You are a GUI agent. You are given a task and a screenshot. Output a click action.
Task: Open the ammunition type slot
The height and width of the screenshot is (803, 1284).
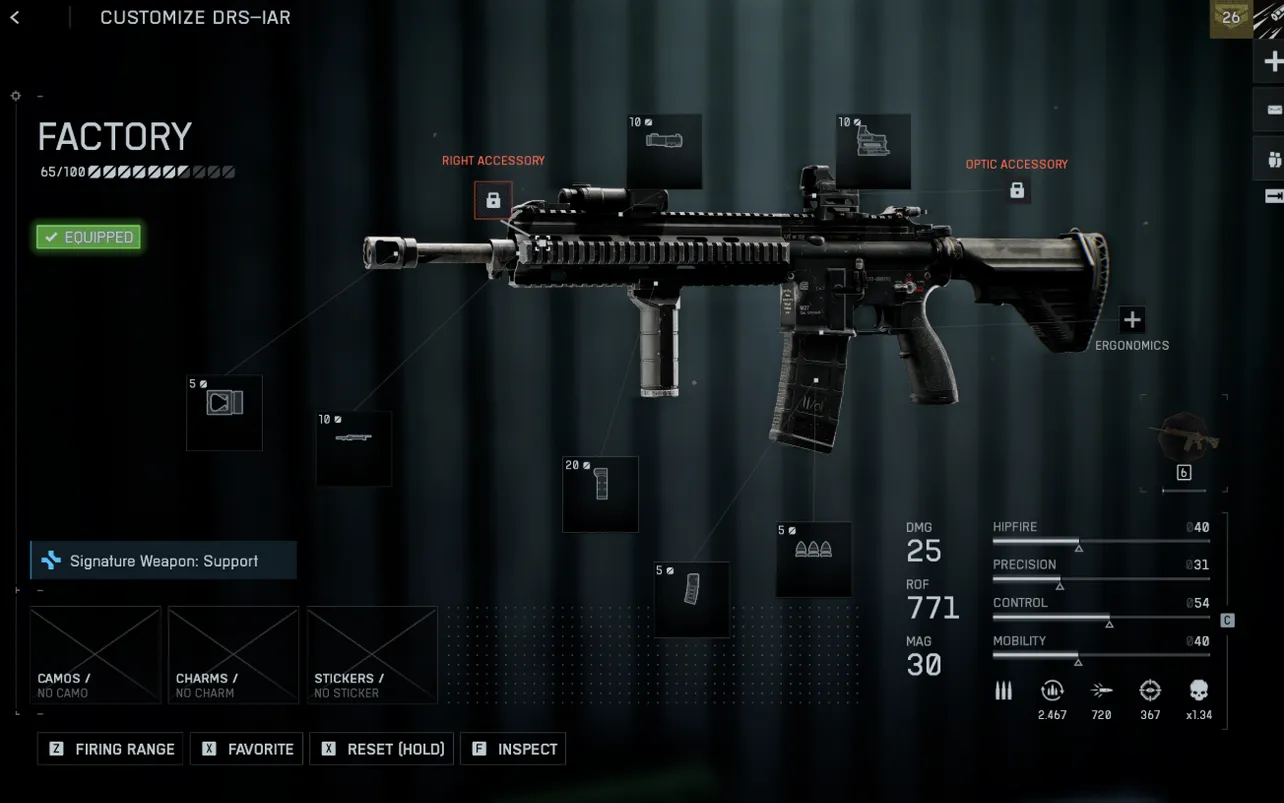814,559
